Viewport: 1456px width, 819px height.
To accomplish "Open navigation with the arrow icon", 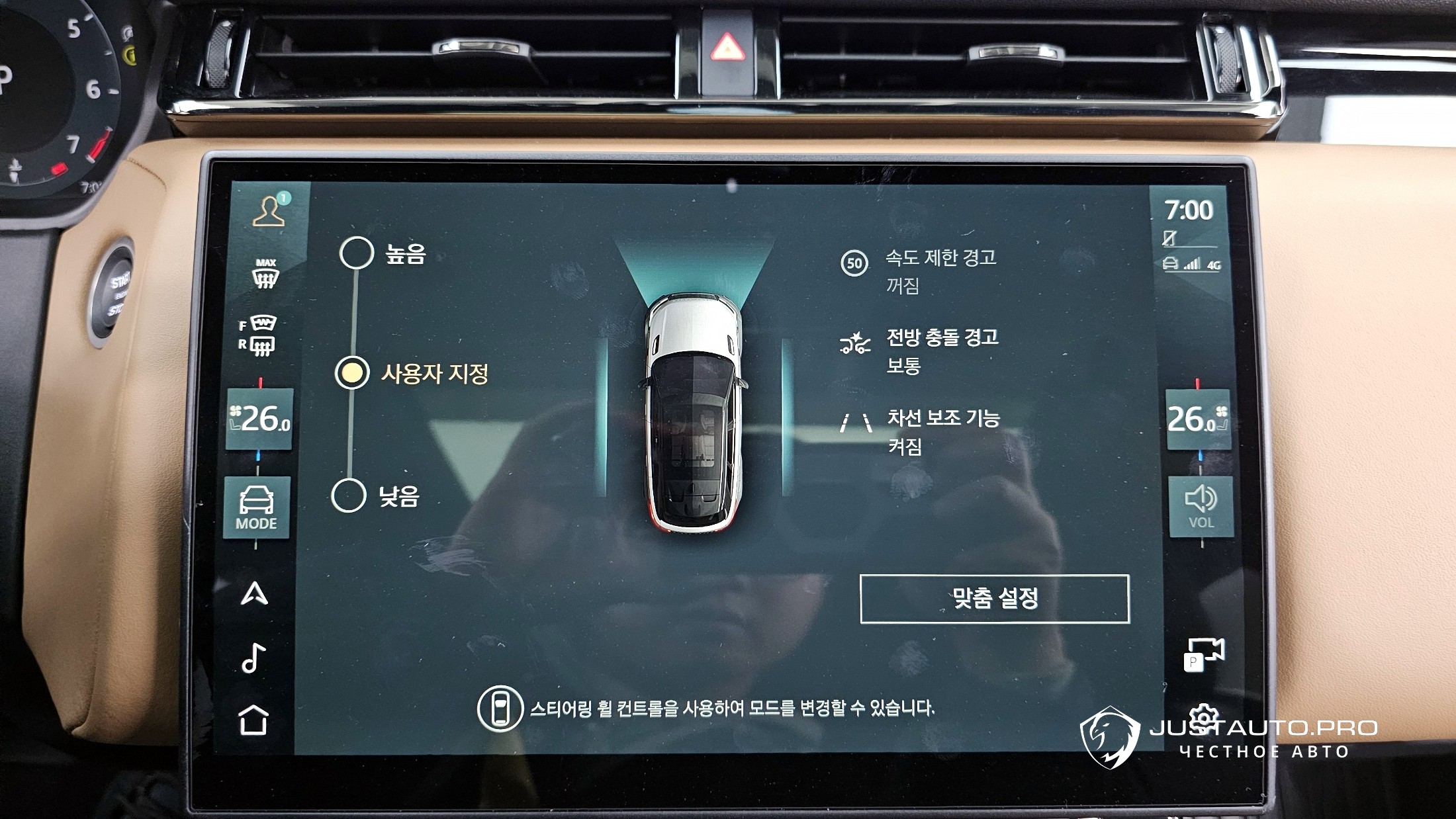I will coord(255,593).
